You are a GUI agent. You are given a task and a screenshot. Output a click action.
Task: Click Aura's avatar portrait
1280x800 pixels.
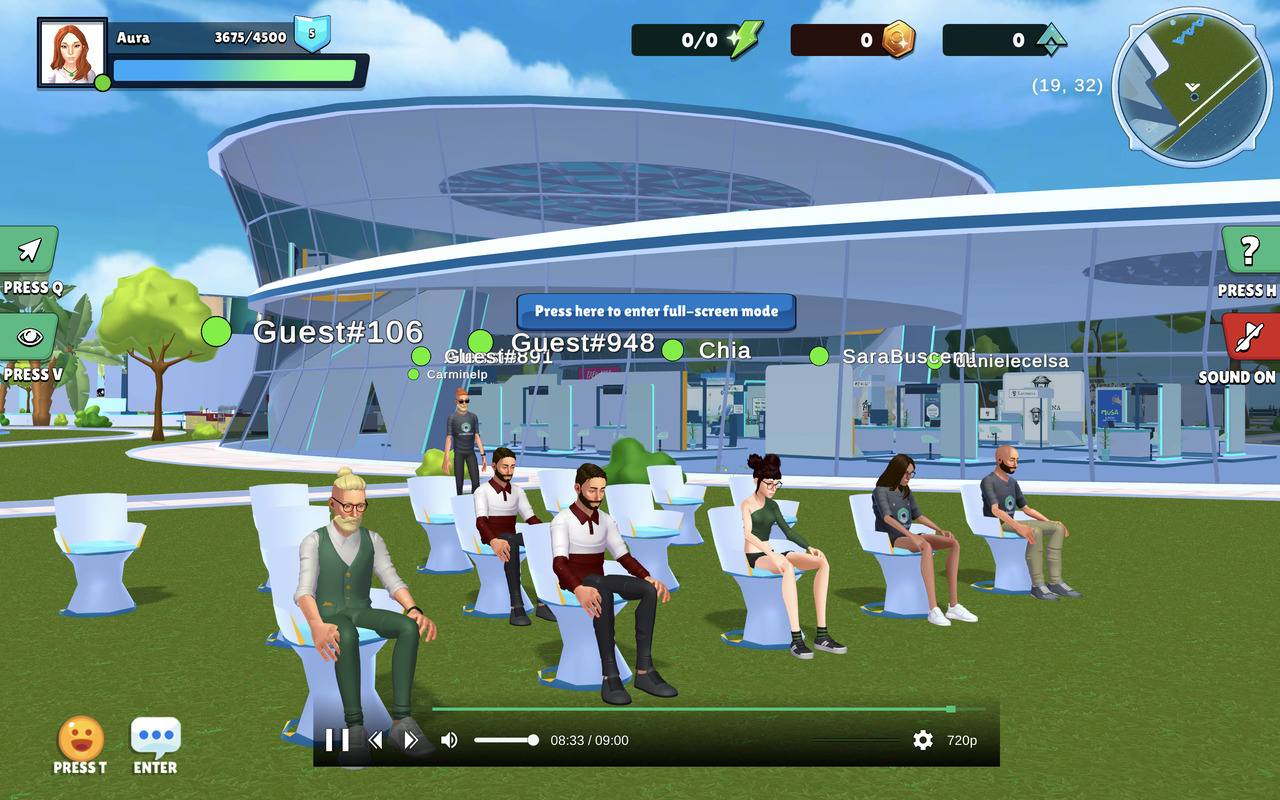[72, 52]
